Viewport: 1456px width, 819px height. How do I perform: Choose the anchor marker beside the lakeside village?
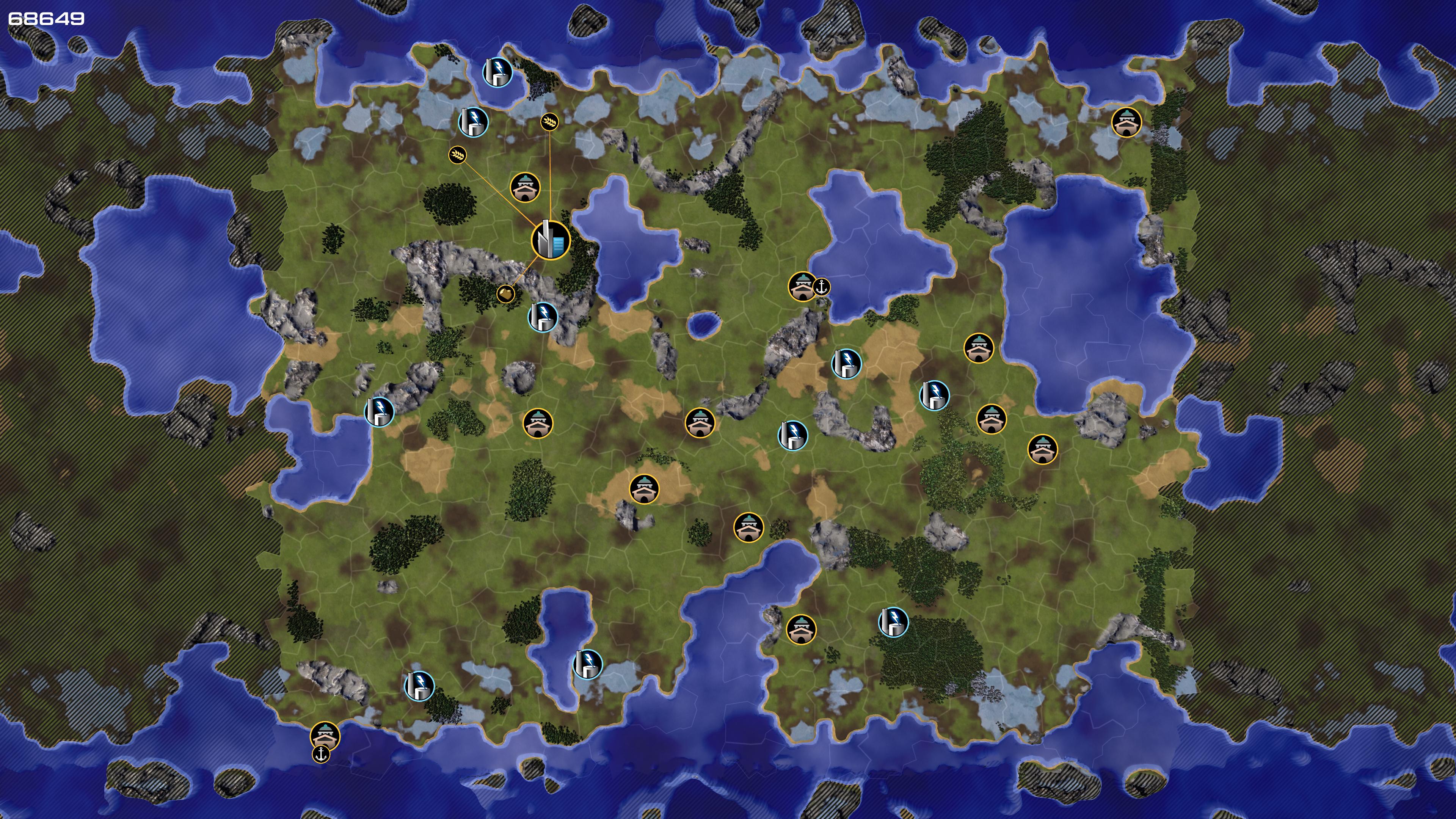[x=821, y=287]
